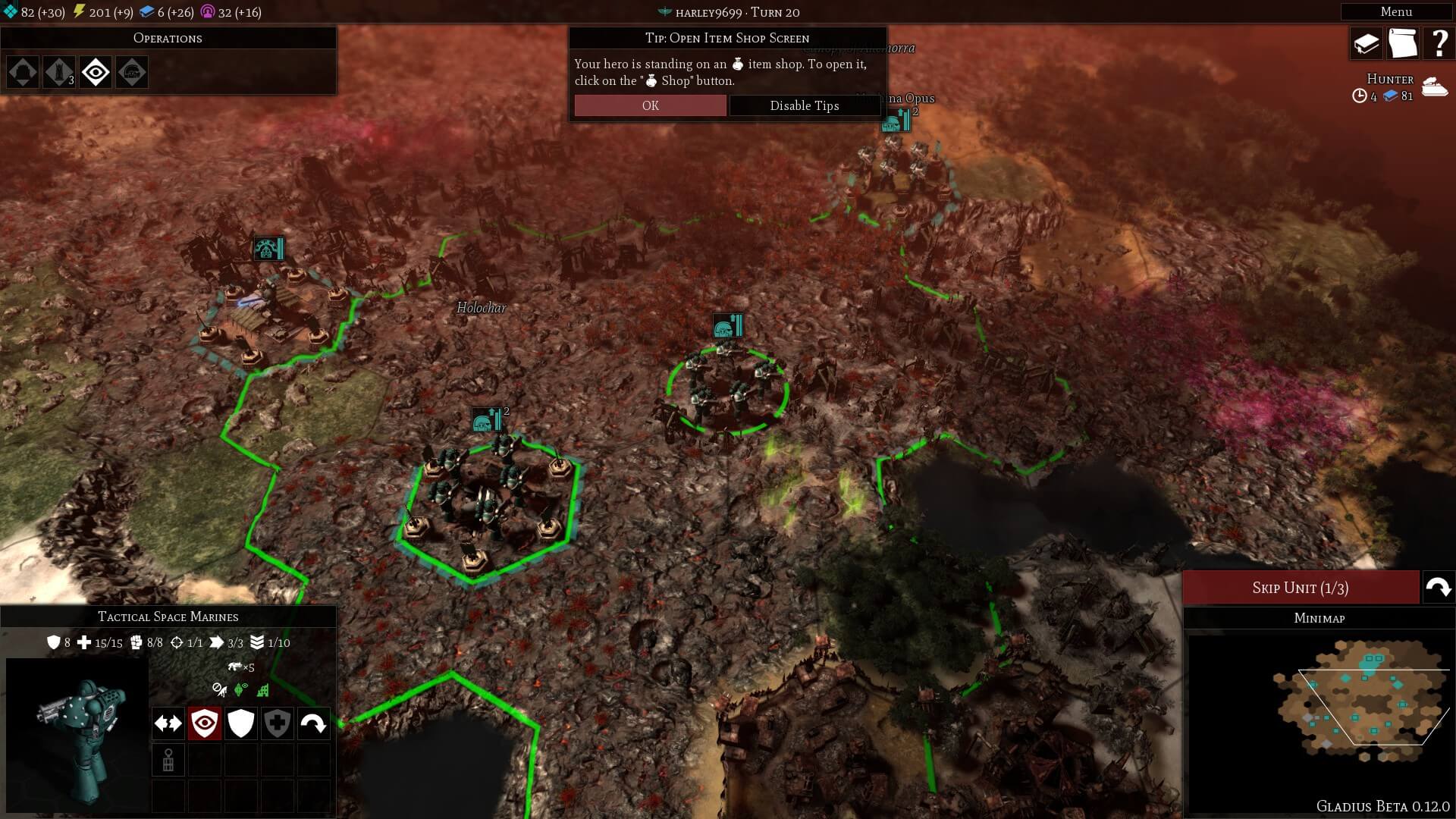The width and height of the screenshot is (1456, 819).
Task: Click the curved arrow next-unit button
Action: point(1438,588)
